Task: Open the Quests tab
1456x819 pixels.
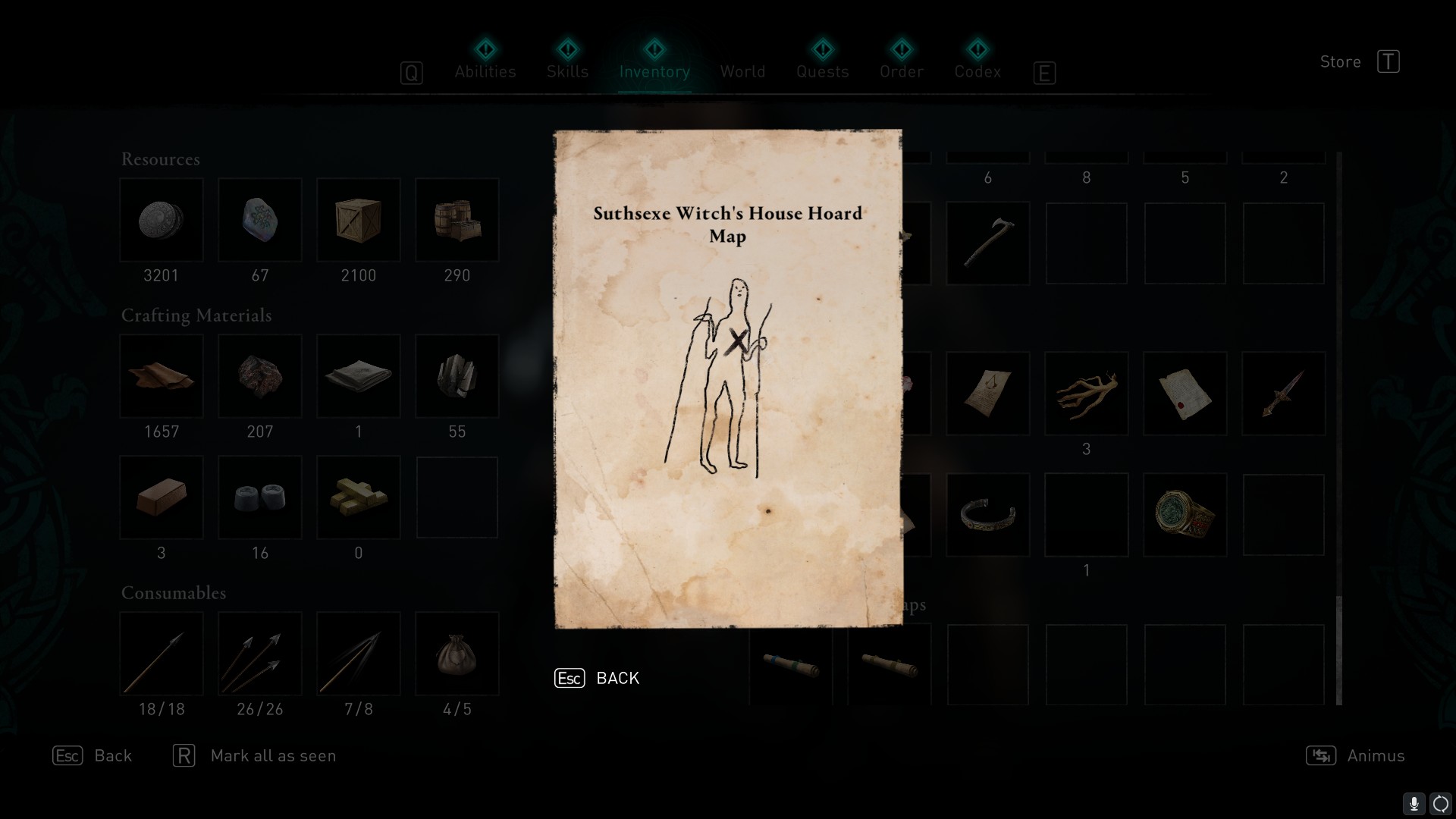Action: [822, 71]
